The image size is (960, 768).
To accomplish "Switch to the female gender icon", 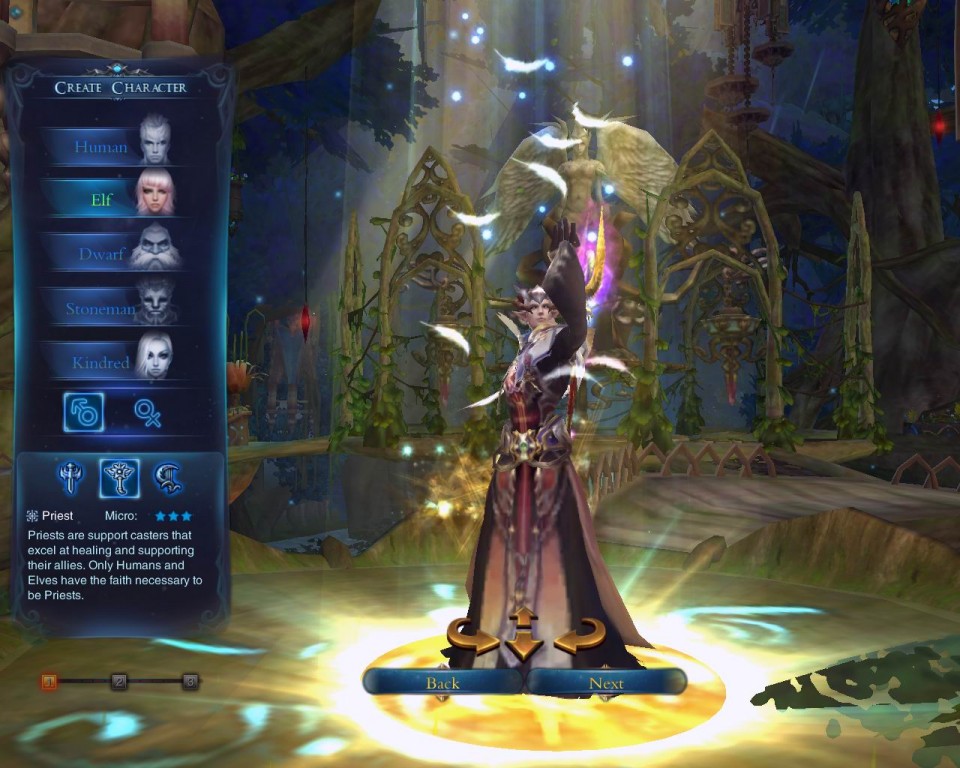I will pos(148,412).
